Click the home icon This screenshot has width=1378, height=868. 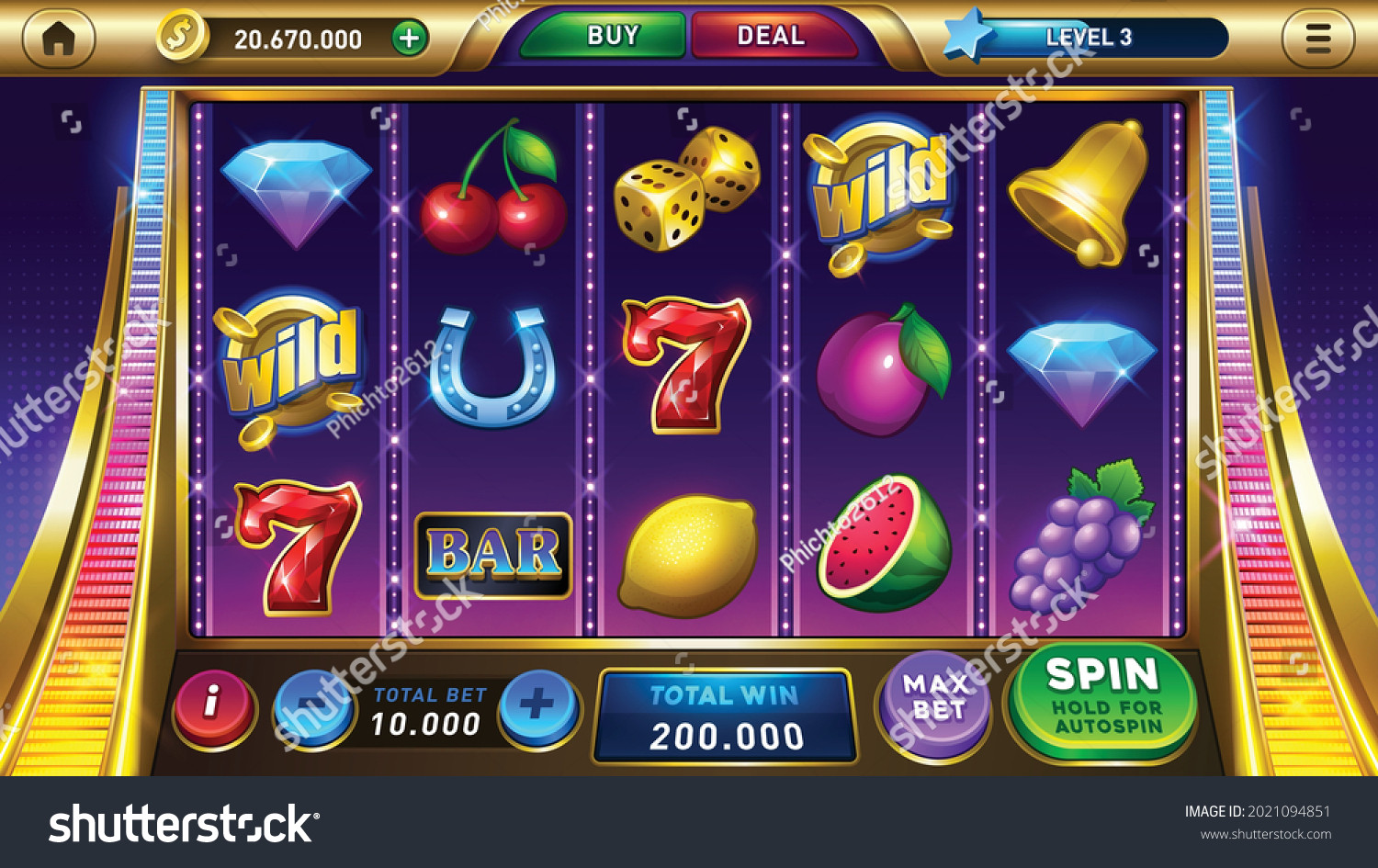tap(60, 39)
